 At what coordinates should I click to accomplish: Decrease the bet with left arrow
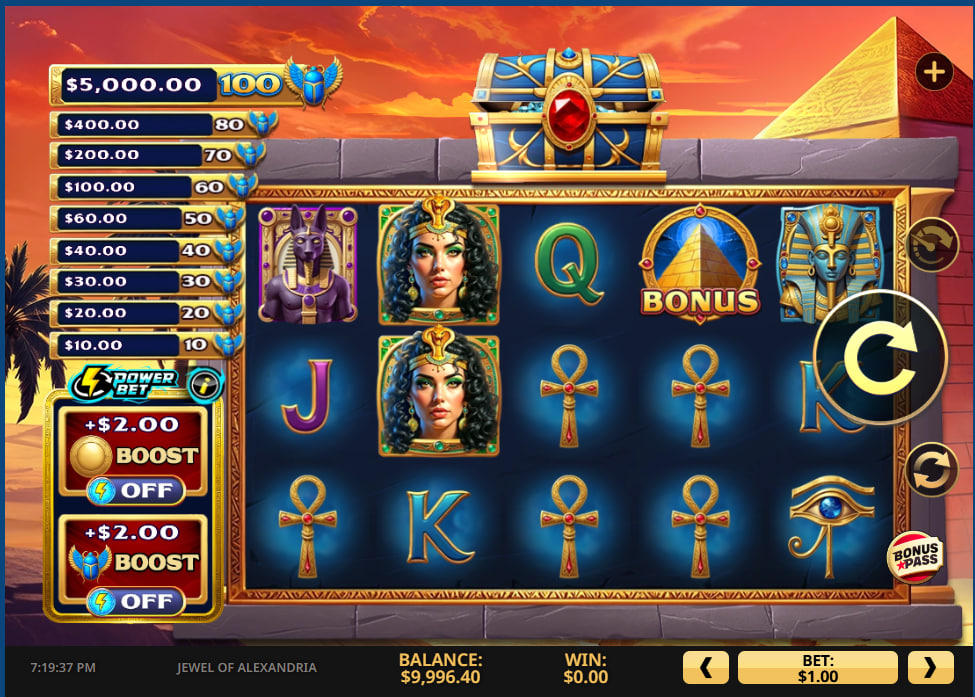tap(706, 667)
